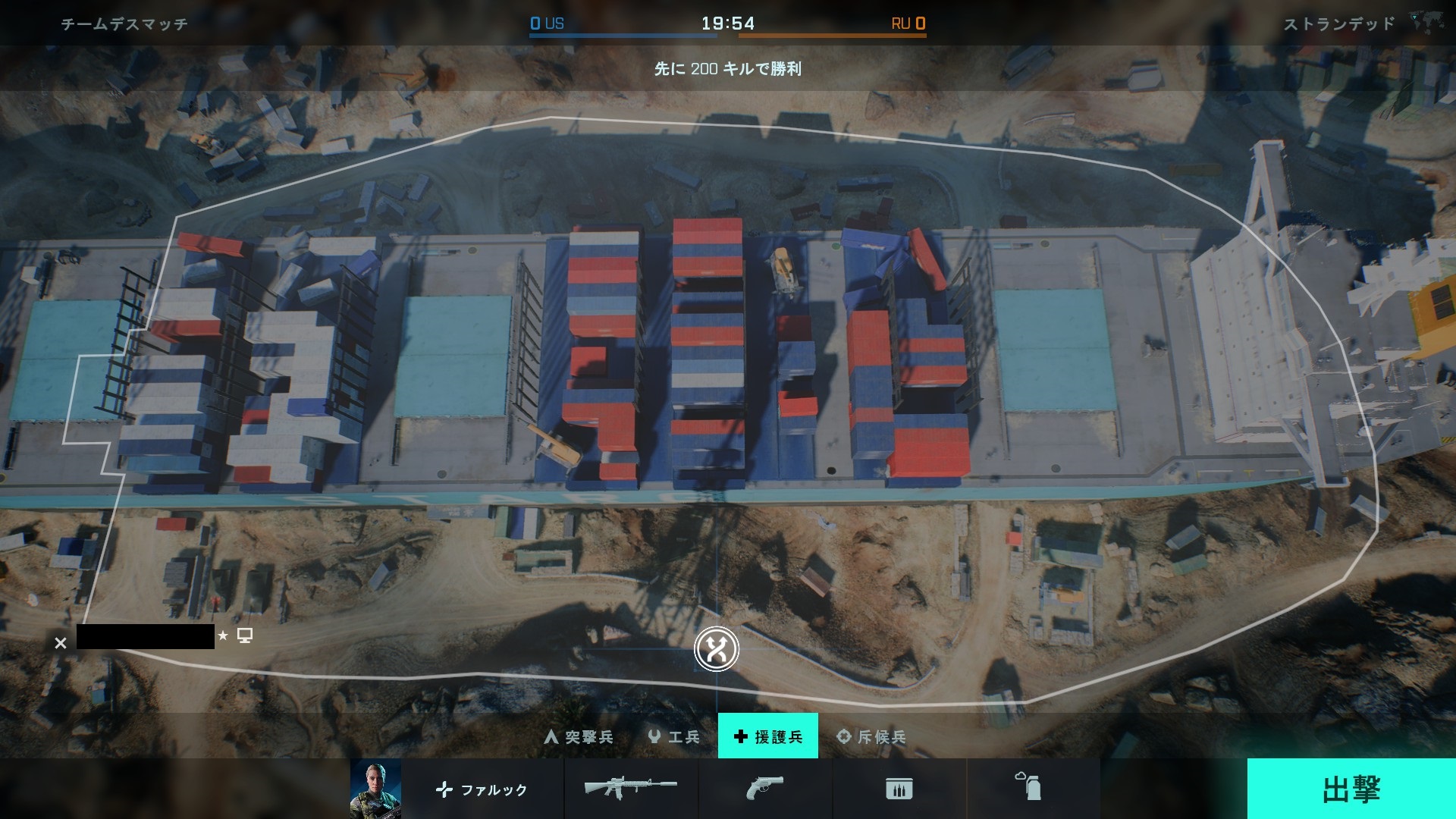
Task: Click the specialist portrait thumbnail
Action: click(375, 789)
